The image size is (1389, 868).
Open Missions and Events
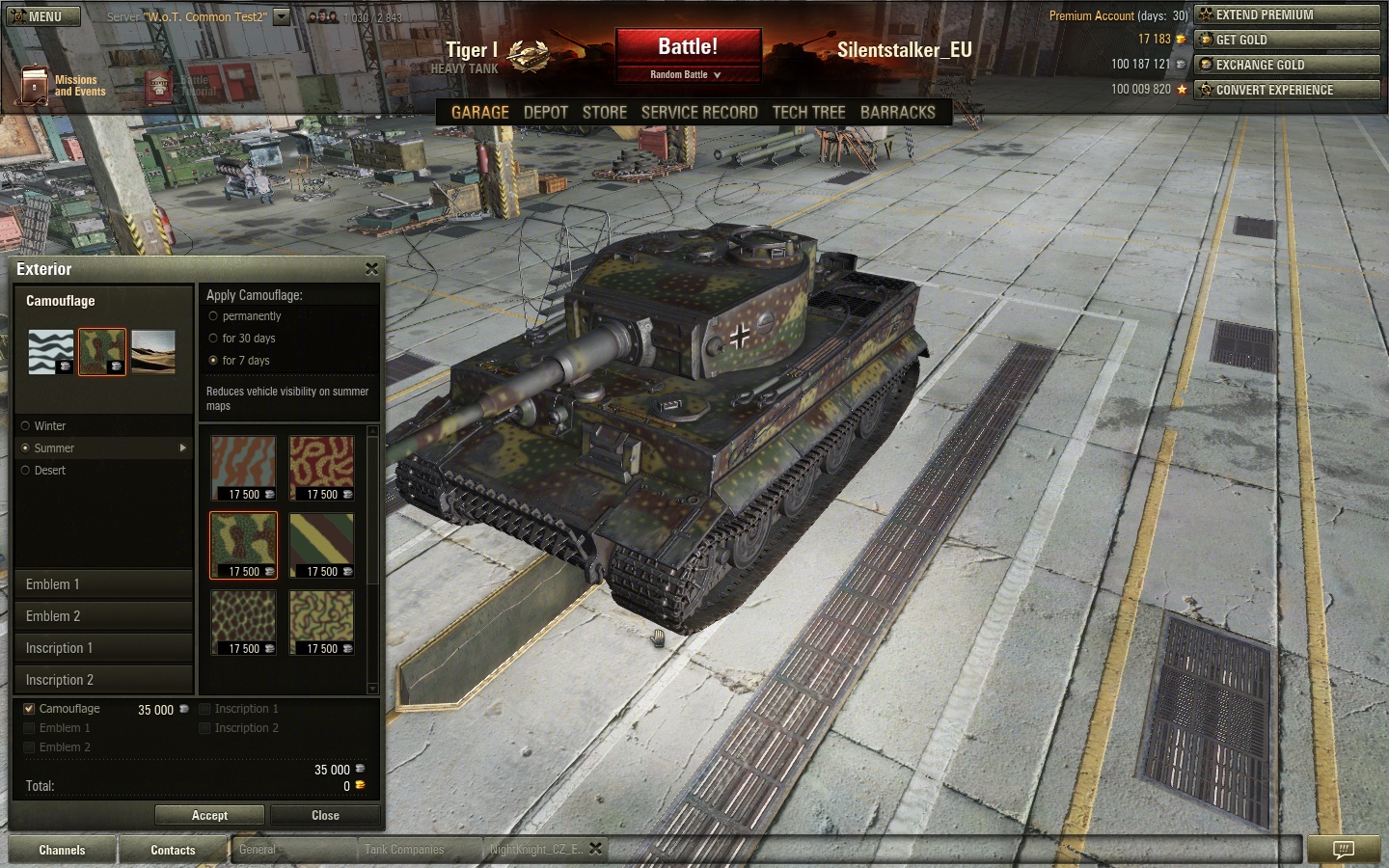tap(64, 86)
